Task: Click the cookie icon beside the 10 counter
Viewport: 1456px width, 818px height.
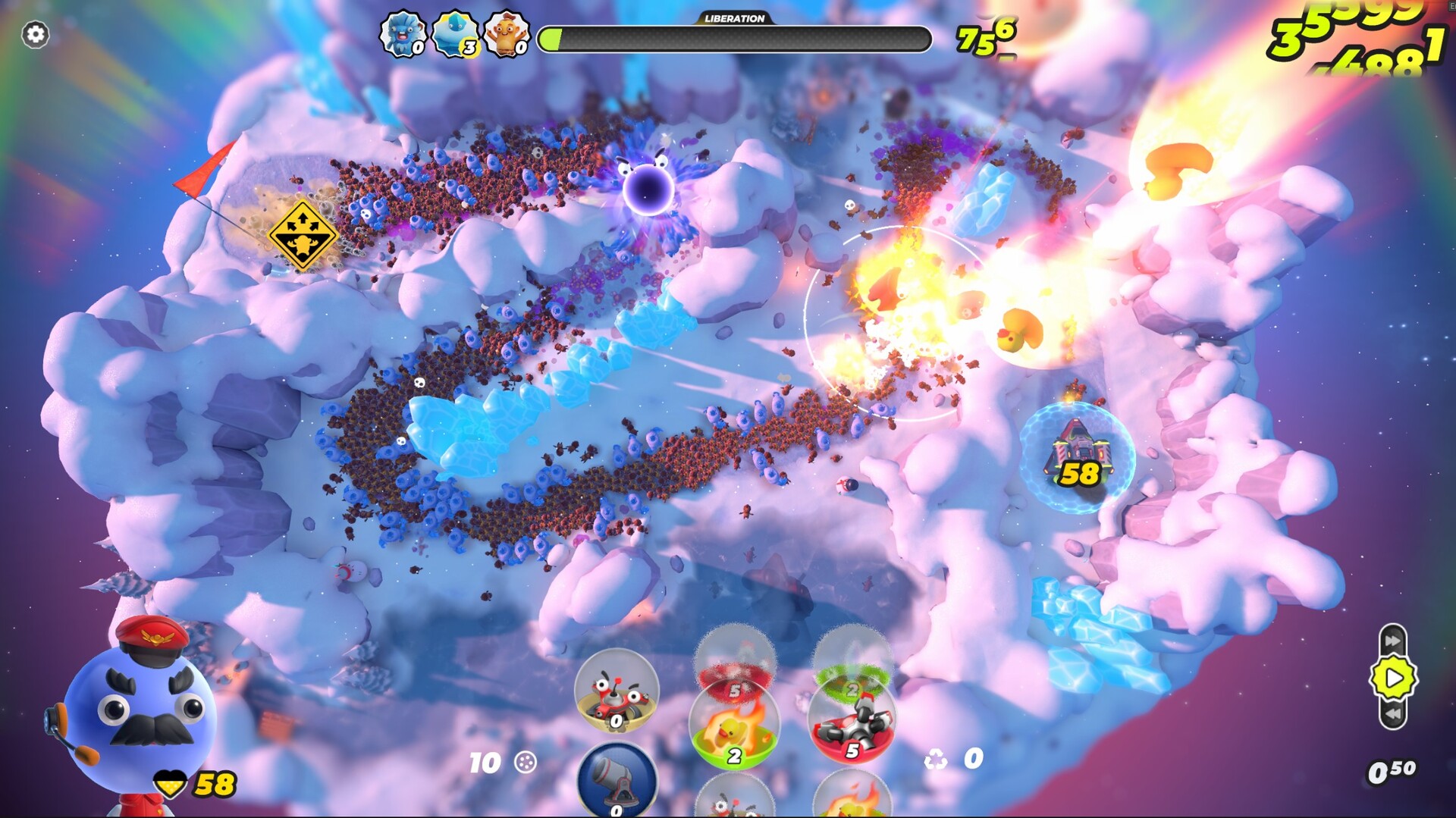Action: pos(525,760)
